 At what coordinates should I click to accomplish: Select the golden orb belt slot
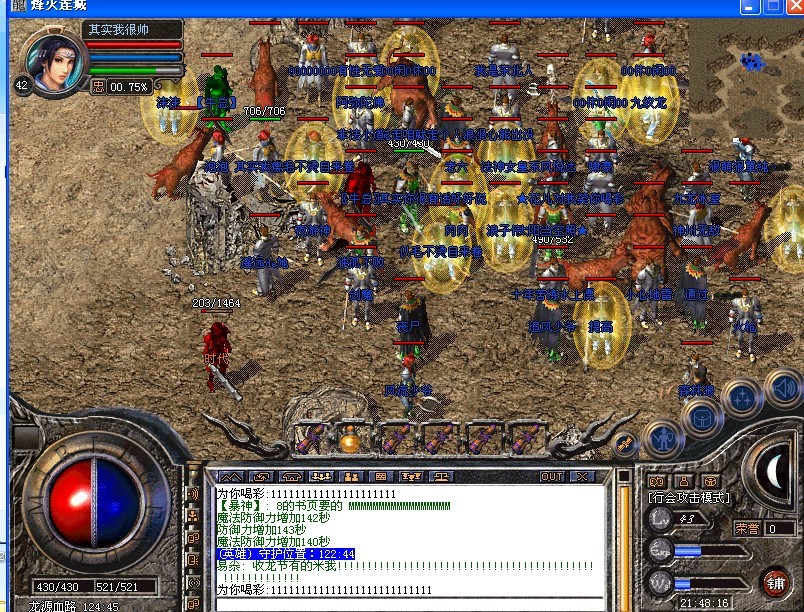tap(350, 439)
